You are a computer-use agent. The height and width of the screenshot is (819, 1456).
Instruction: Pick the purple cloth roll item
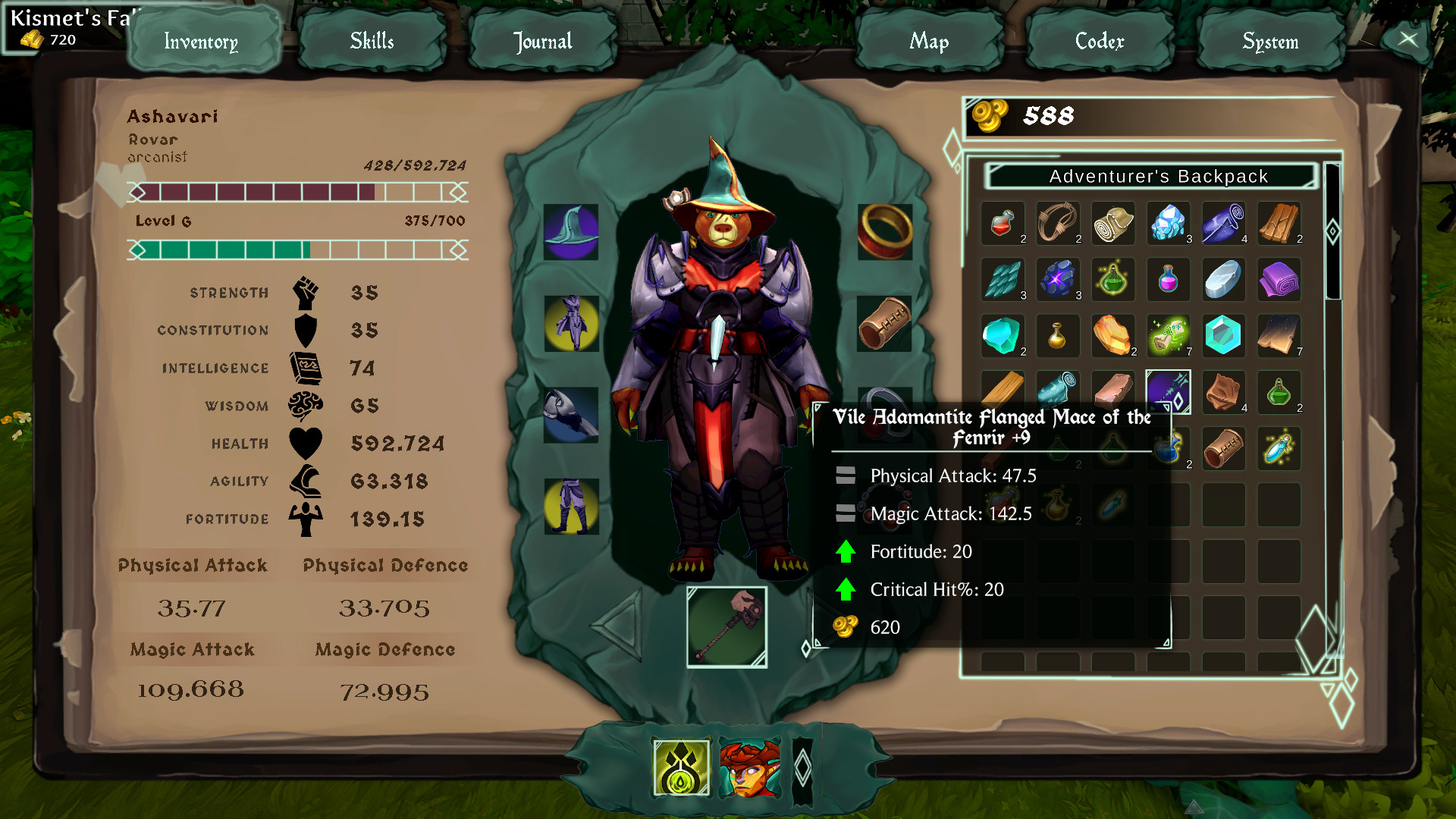[x=1279, y=279]
